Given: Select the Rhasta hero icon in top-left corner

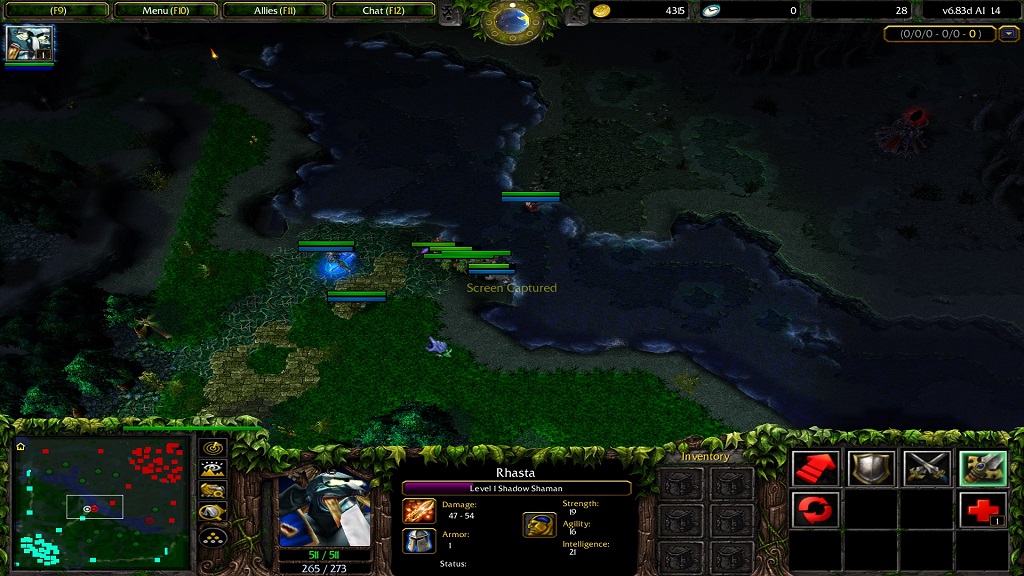Looking at the screenshot, I should tap(29, 43).
